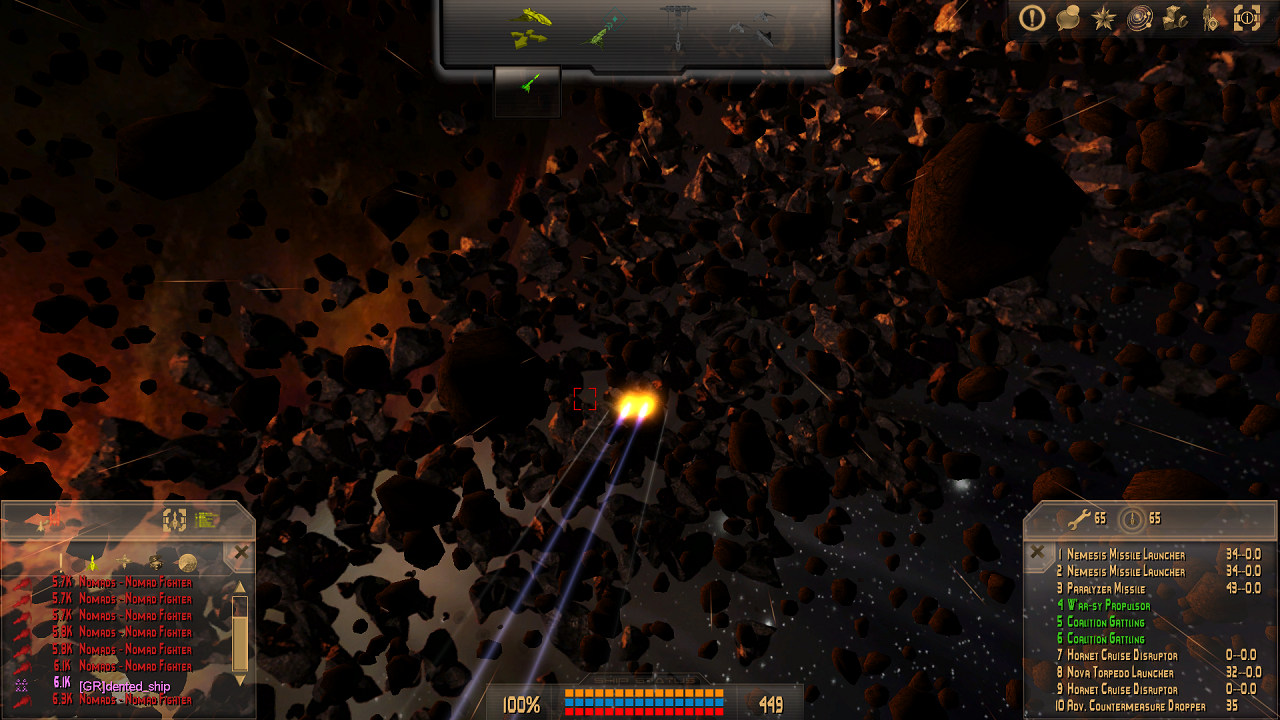Open the star-shaped story icon
The height and width of the screenshot is (720, 1280).
[1104, 18]
